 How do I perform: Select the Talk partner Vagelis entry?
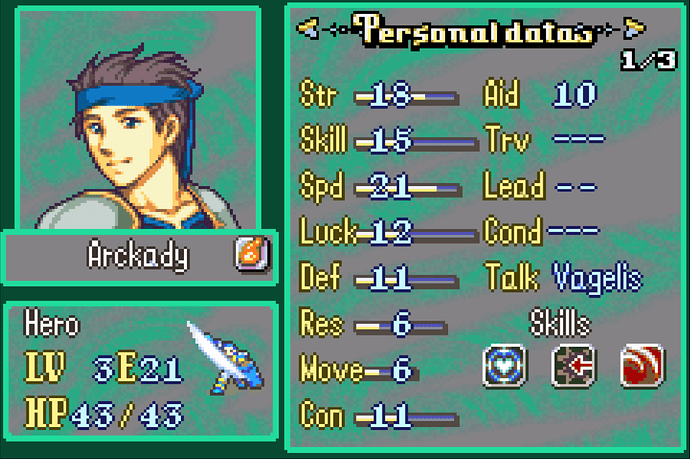[x=597, y=277]
